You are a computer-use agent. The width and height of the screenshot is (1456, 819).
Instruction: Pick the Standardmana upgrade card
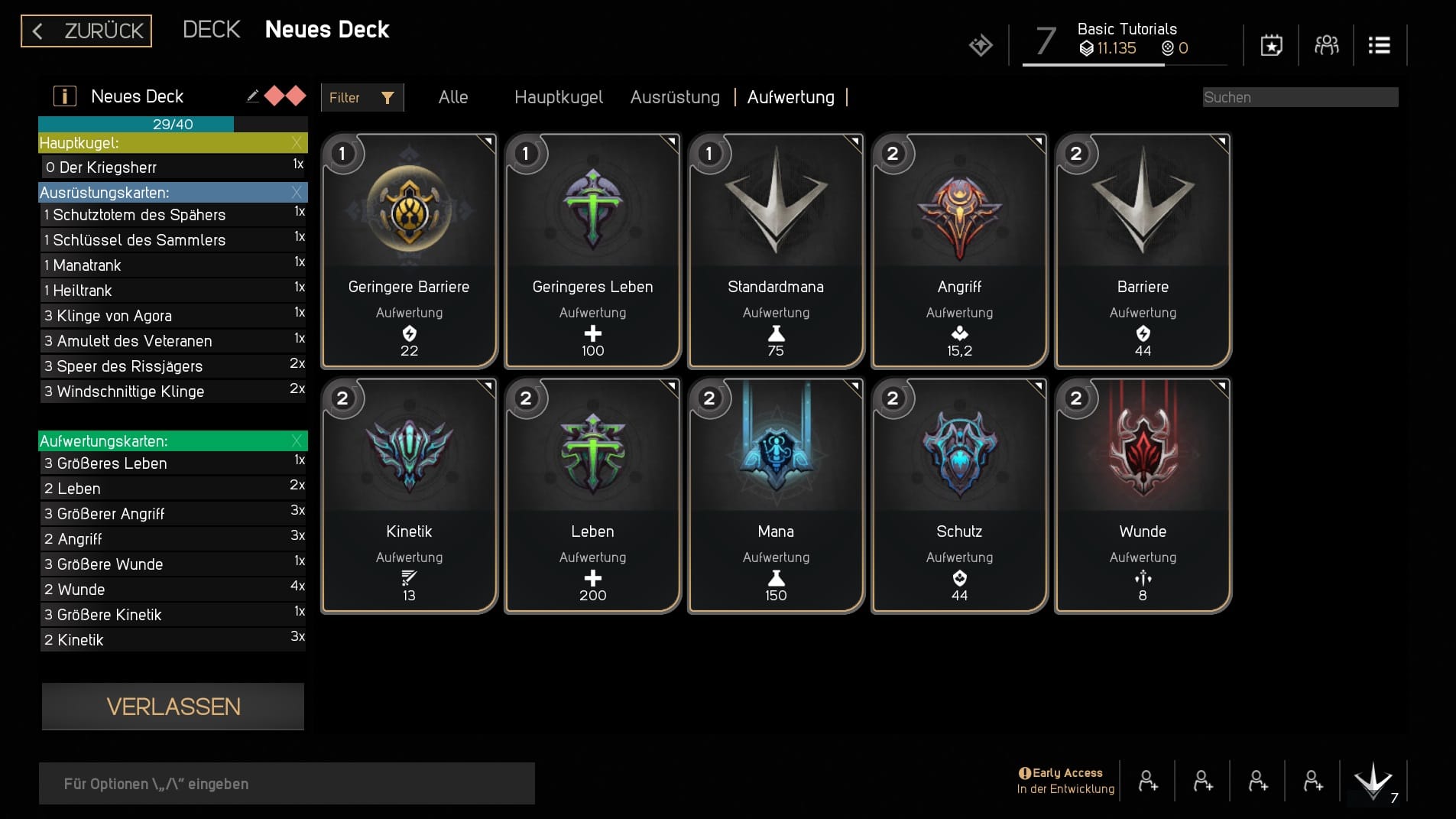[776, 251]
